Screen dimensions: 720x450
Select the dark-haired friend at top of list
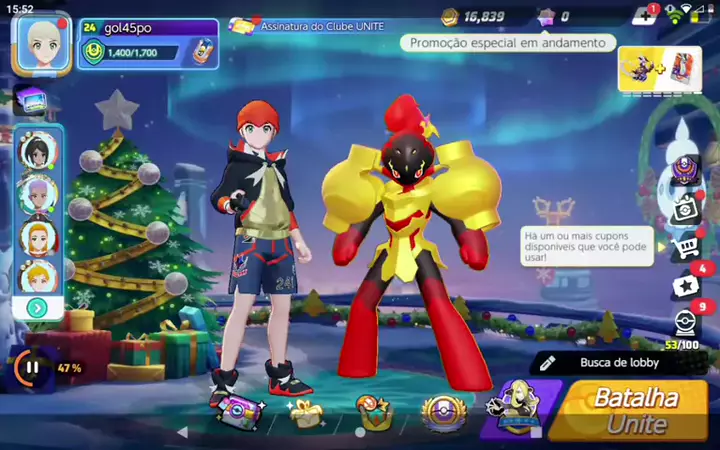click(37, 150)
